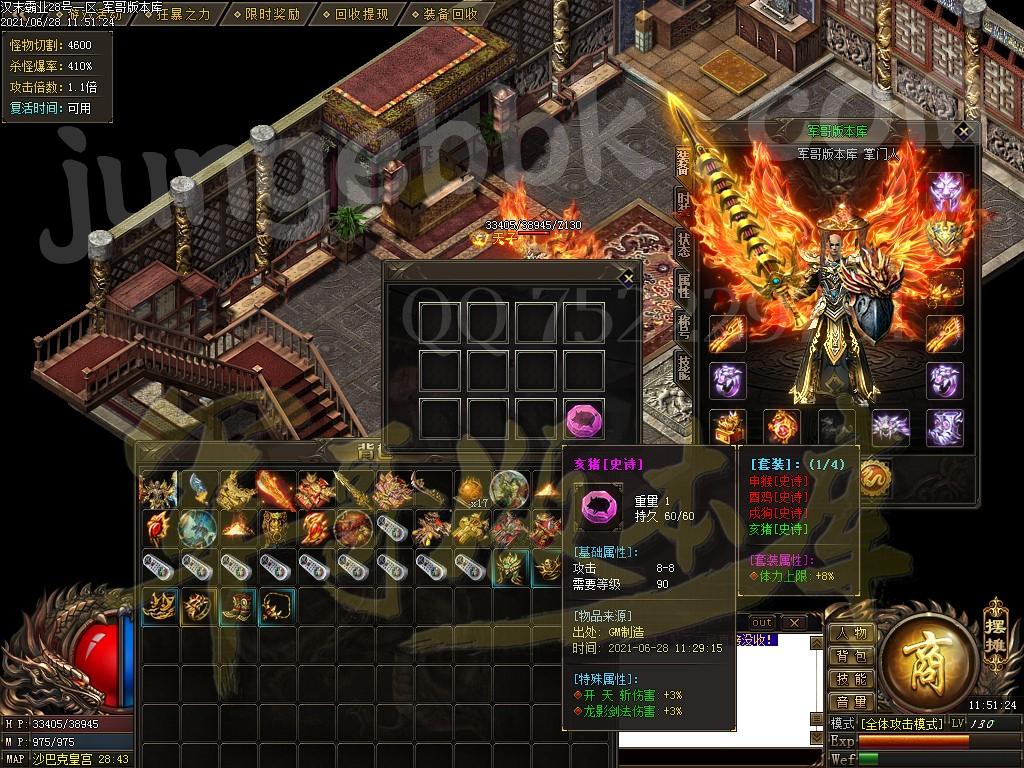Click the chat window out button
The width and height of the screenshot is (1024, 768).
pos(761,623)
